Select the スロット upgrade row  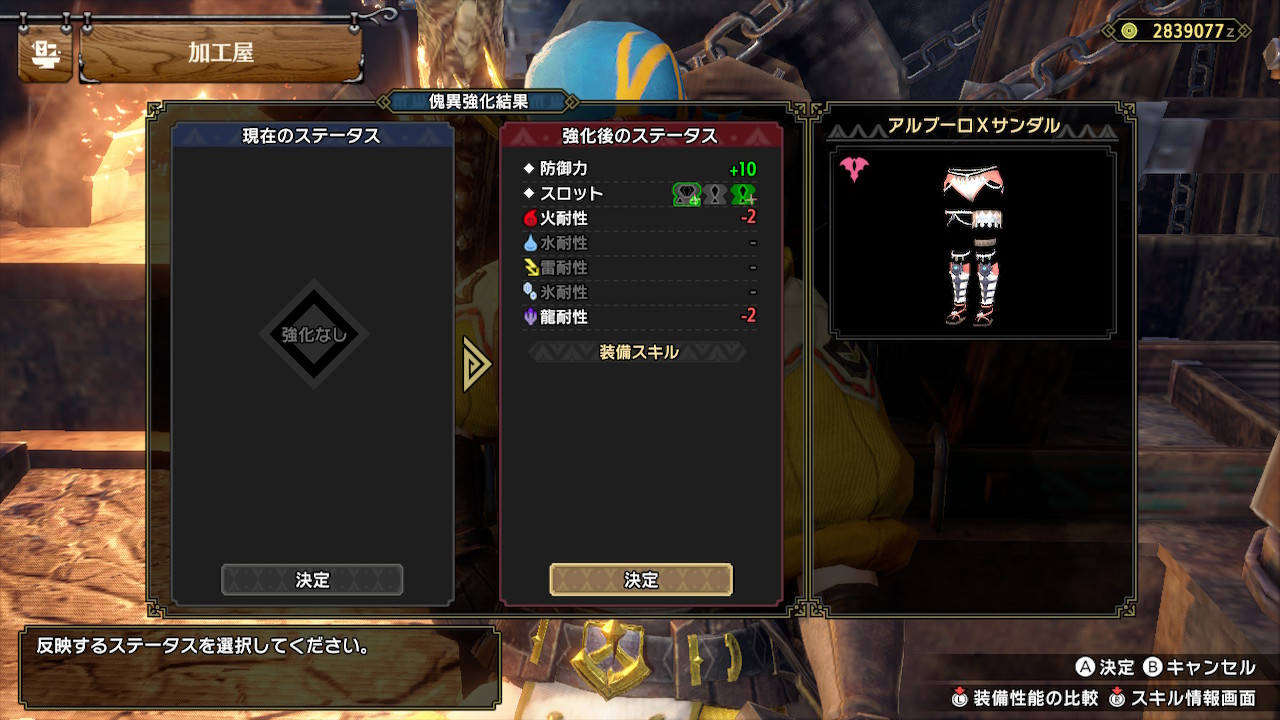pyautogui.click(x=640, y=194)
